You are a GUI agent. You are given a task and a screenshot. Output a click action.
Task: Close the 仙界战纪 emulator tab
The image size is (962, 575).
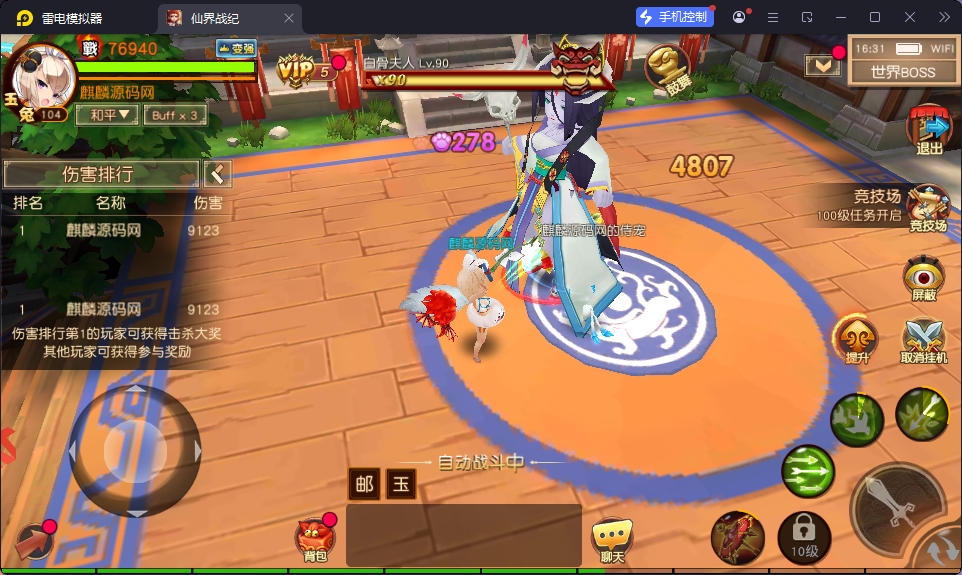[x=289, y=18]
